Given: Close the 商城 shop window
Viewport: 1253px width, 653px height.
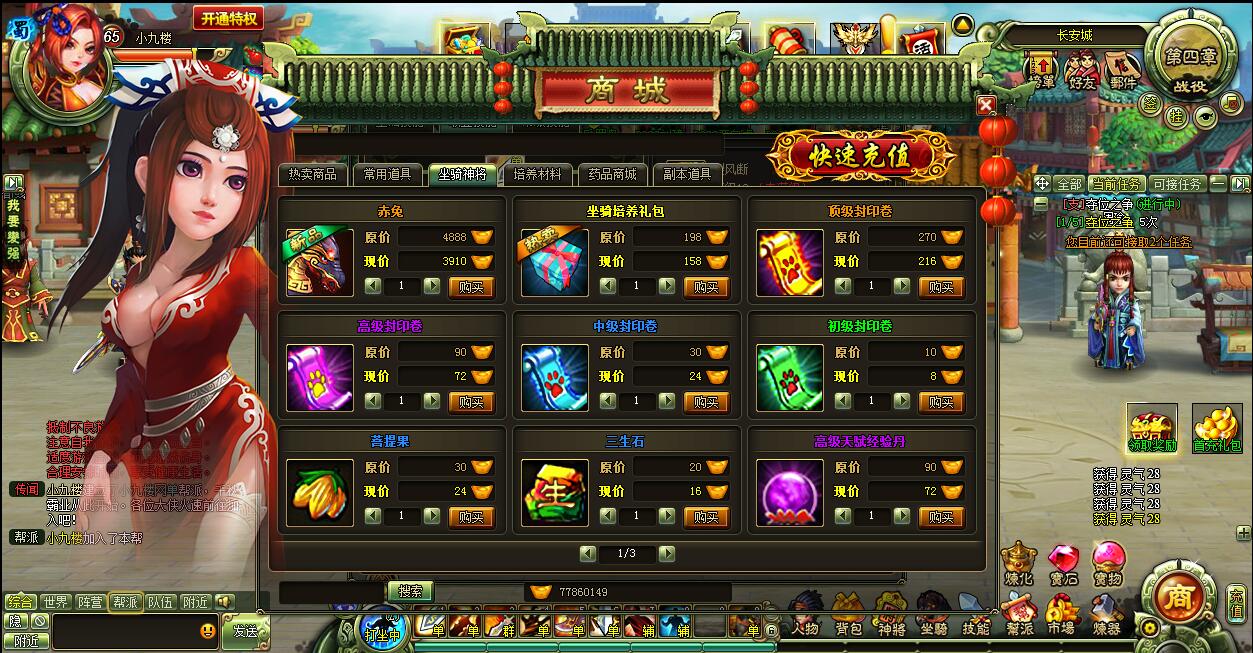Looking at the screenshot, I should [986, 105].
